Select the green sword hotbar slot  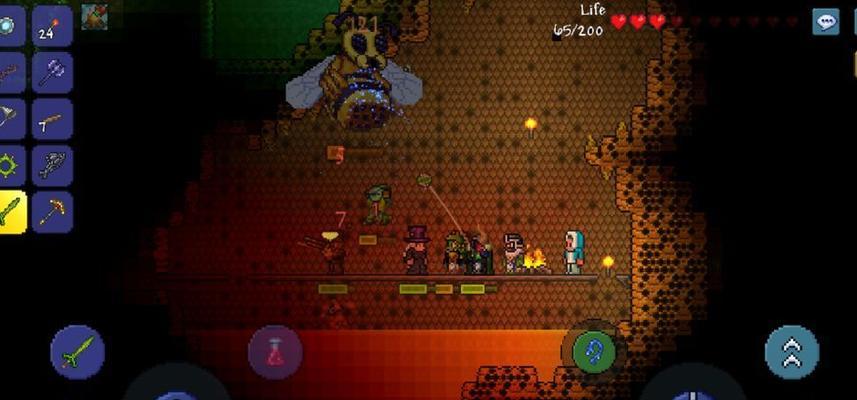point(11,211)
